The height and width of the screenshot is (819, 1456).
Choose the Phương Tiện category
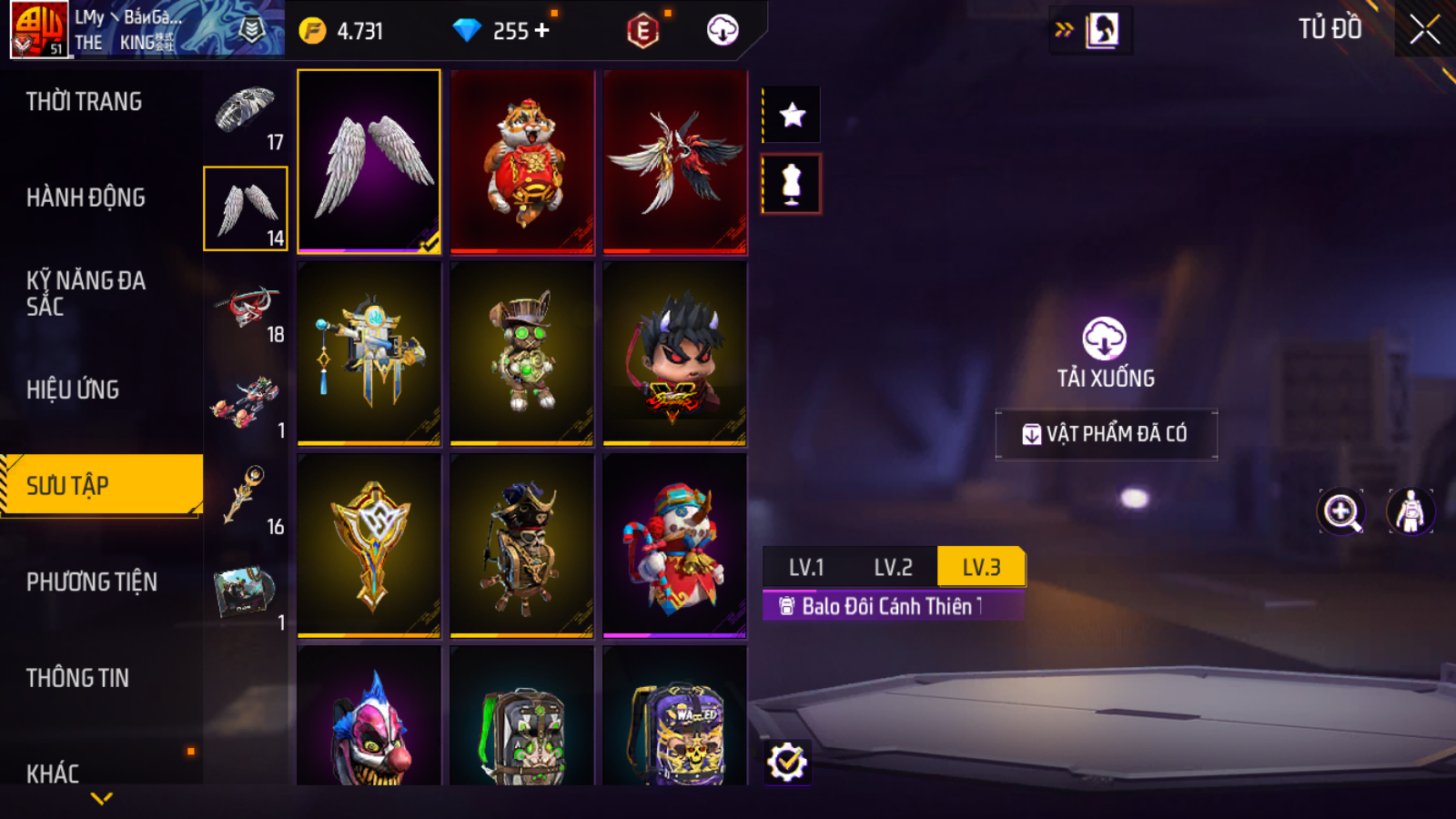[x=91, y=581]
